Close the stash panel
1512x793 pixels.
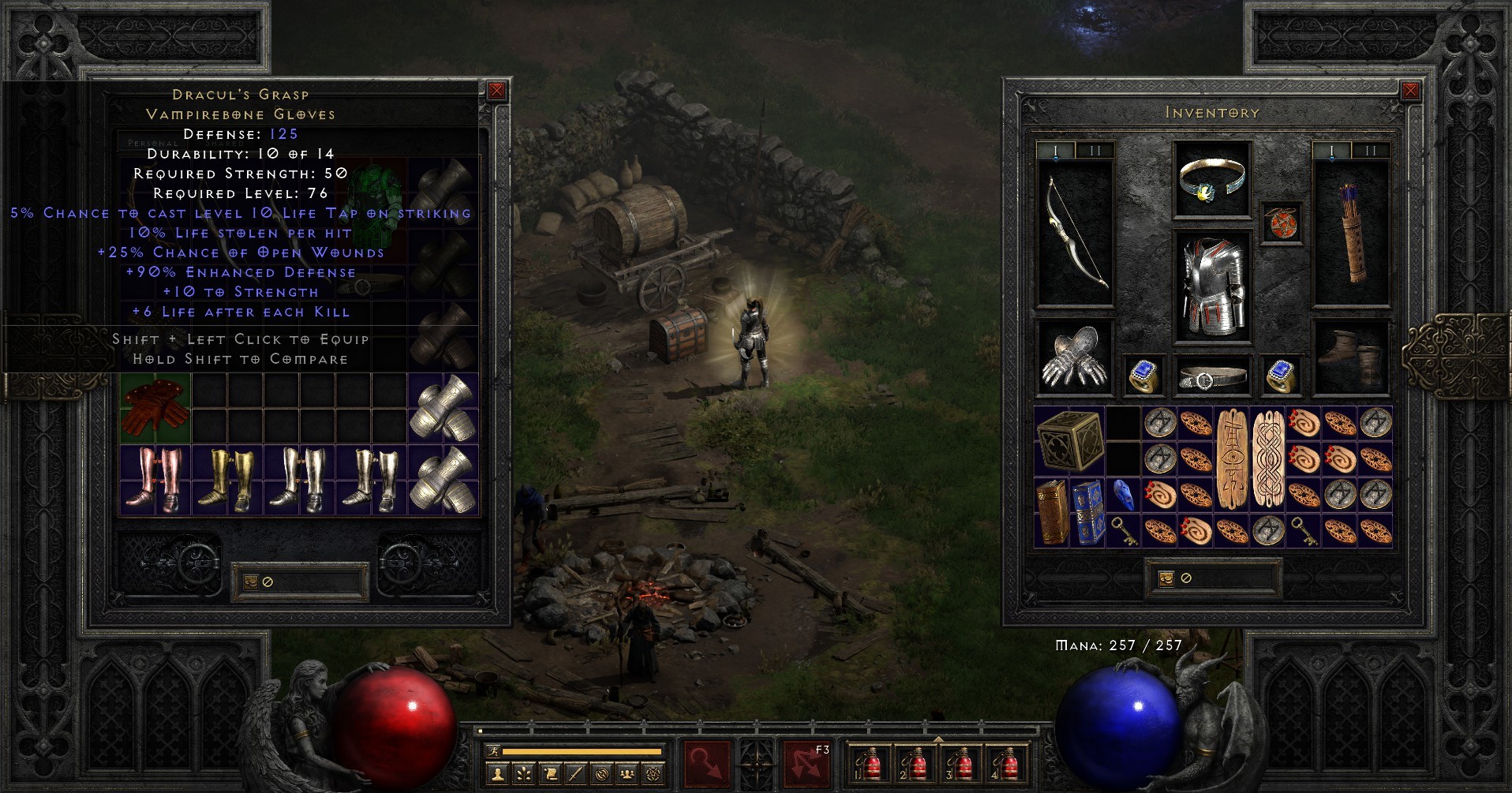(497, 91)
